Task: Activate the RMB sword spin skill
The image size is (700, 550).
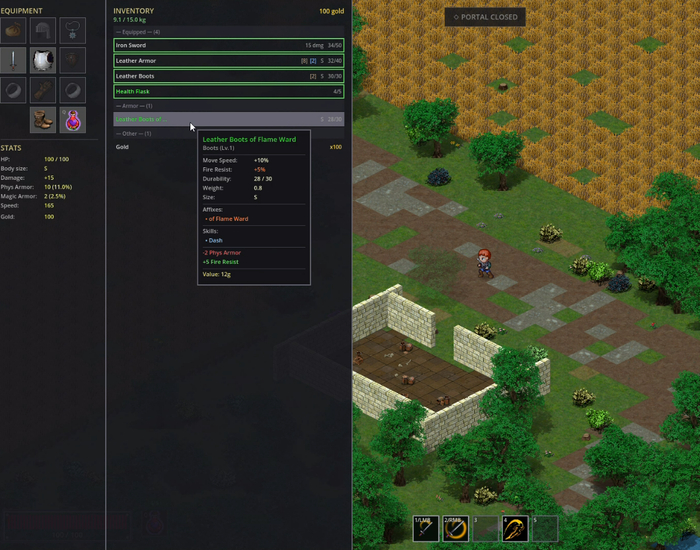Action: 456,529
